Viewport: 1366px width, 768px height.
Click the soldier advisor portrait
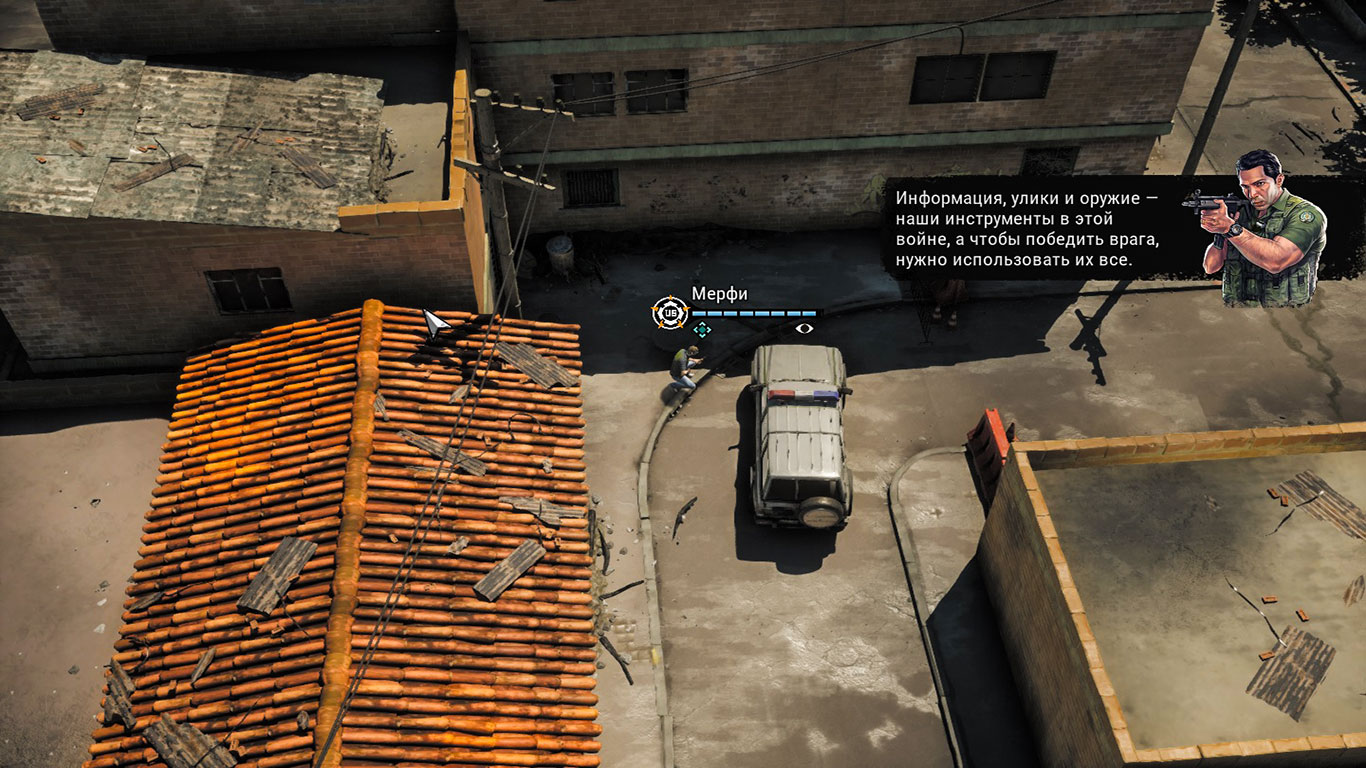[x=1264, y=228]
